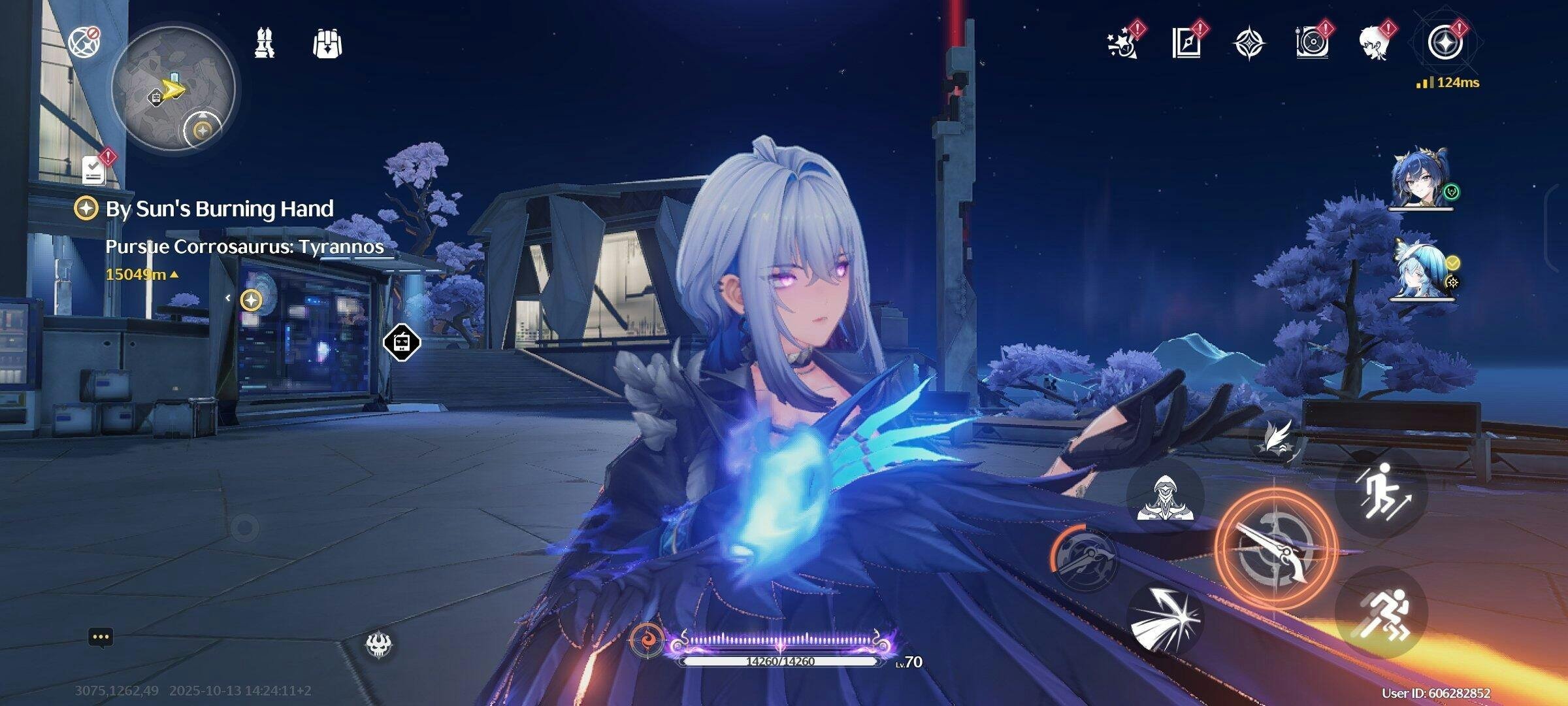The image size is (1568, 706).
Task: Open the twin towers icon beside minimap
Action: click(265, 44)
